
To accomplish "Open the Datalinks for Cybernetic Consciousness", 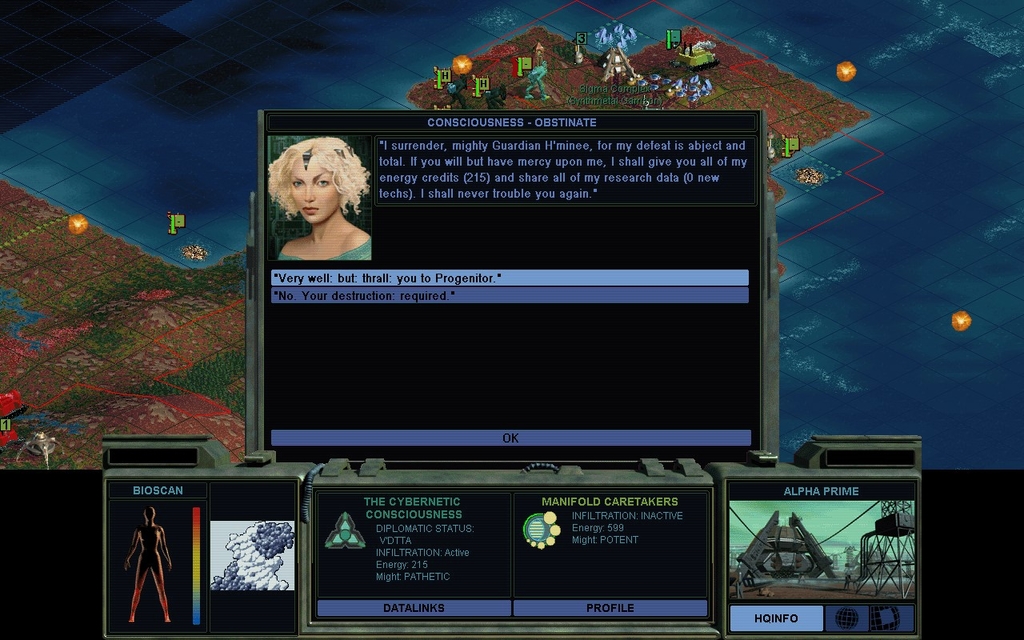I will pos(413,608).
